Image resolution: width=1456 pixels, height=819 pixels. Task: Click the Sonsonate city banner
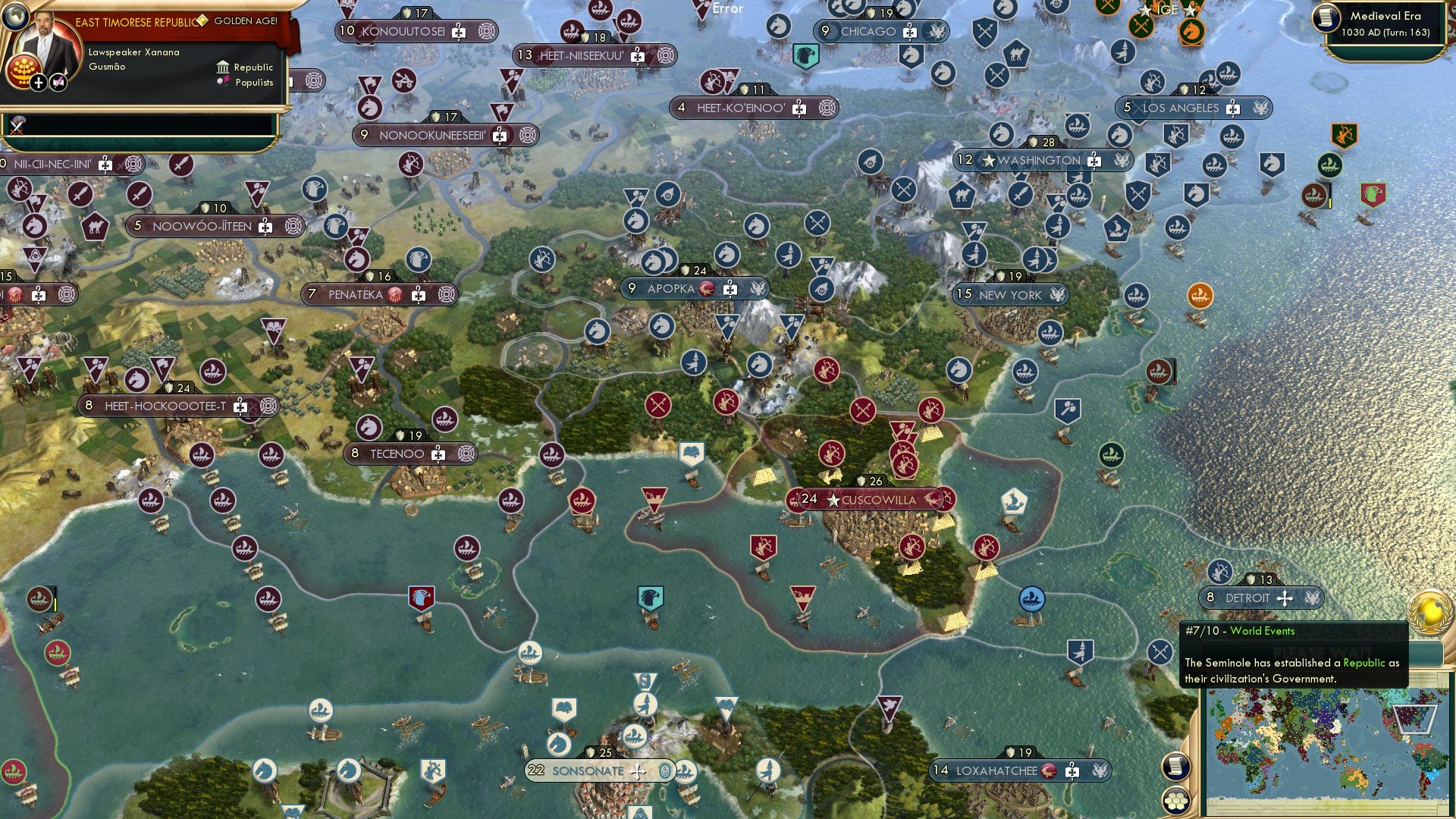tap(588, 770)
